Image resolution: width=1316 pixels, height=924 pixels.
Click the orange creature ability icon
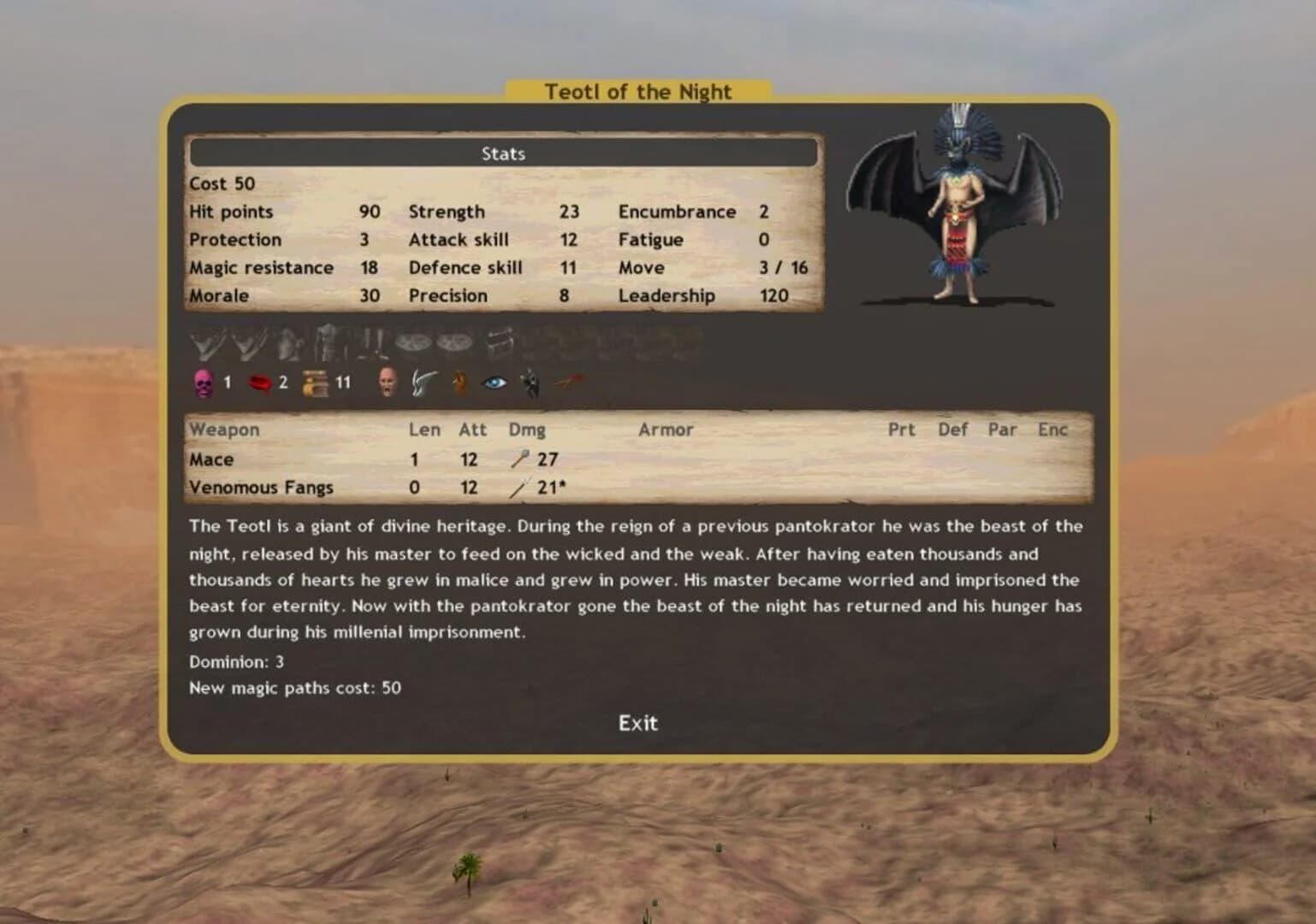point(460,383)
